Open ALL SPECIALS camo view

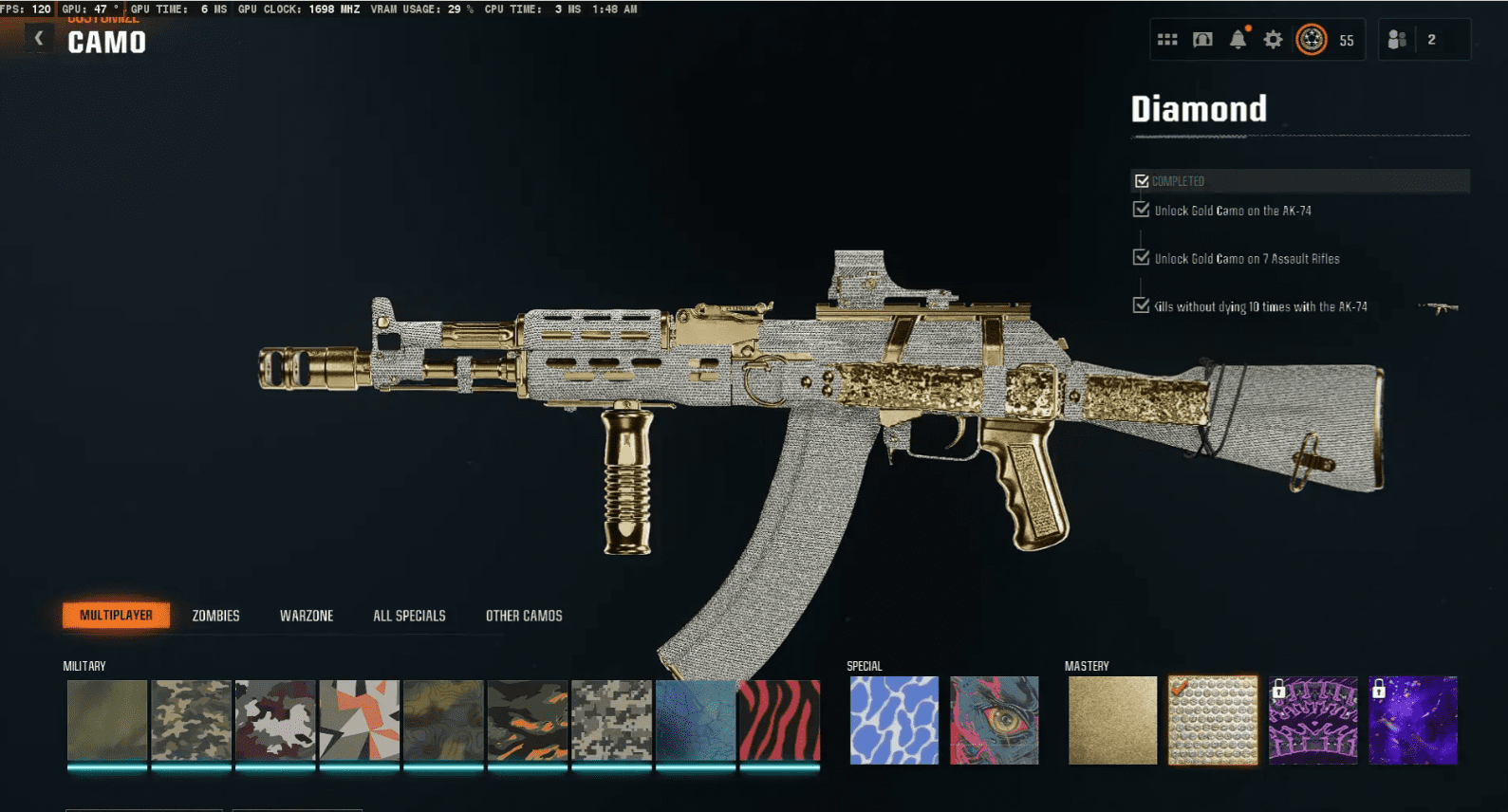click(x=410, y=615)
